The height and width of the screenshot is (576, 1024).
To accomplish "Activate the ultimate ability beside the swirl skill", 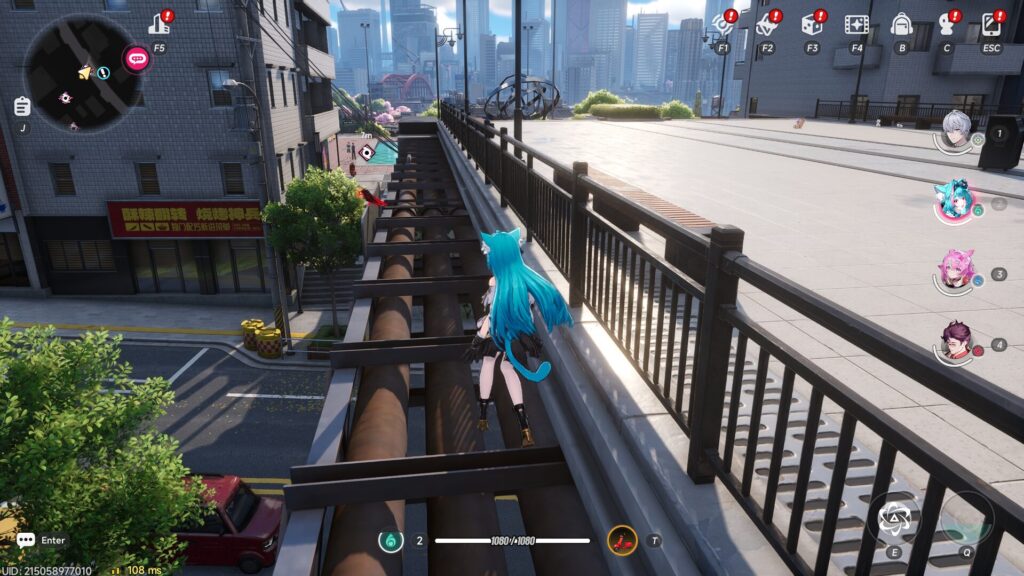I will point(966,517).
